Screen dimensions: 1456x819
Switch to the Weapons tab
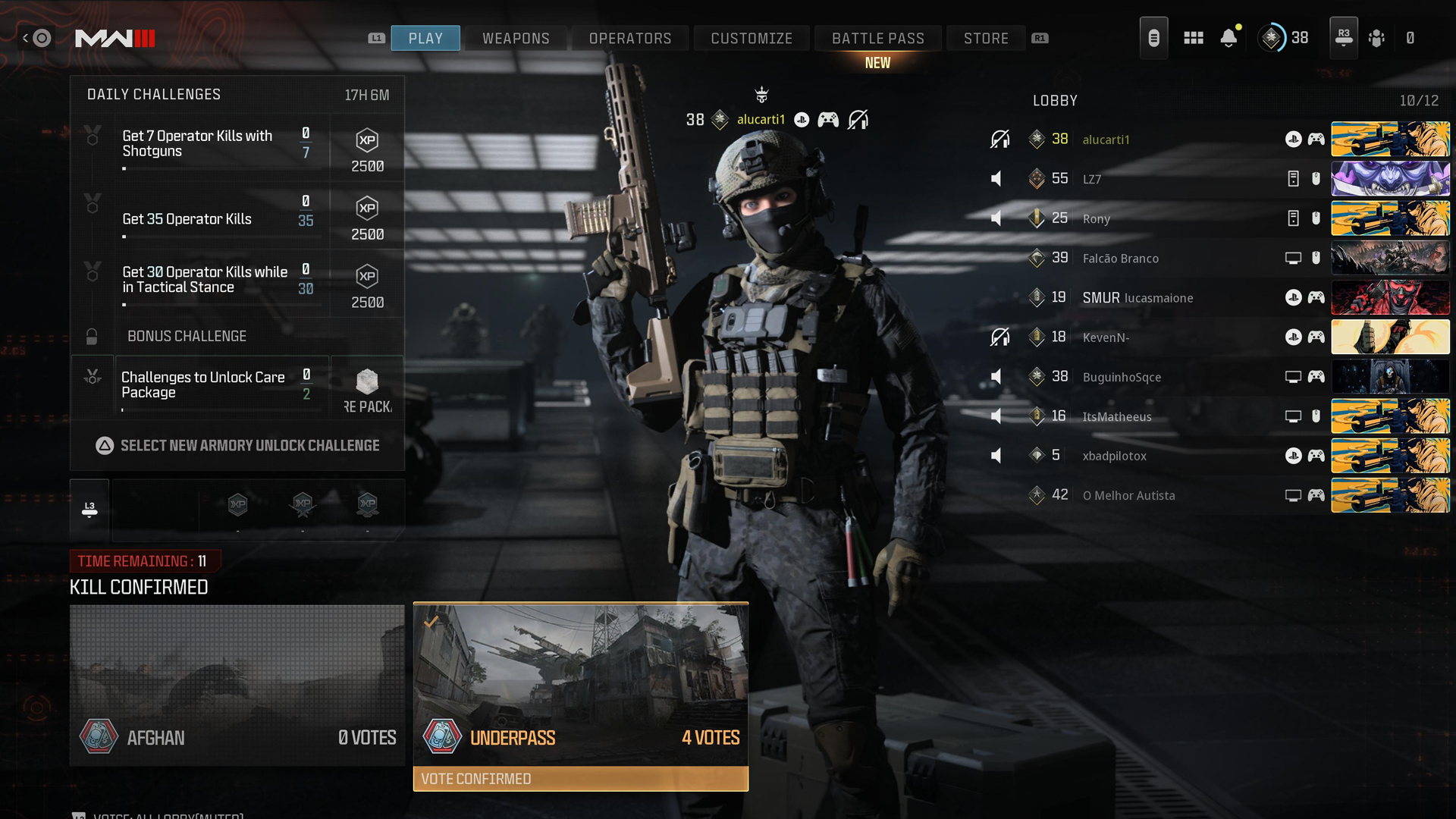click(x=516, y=38)
